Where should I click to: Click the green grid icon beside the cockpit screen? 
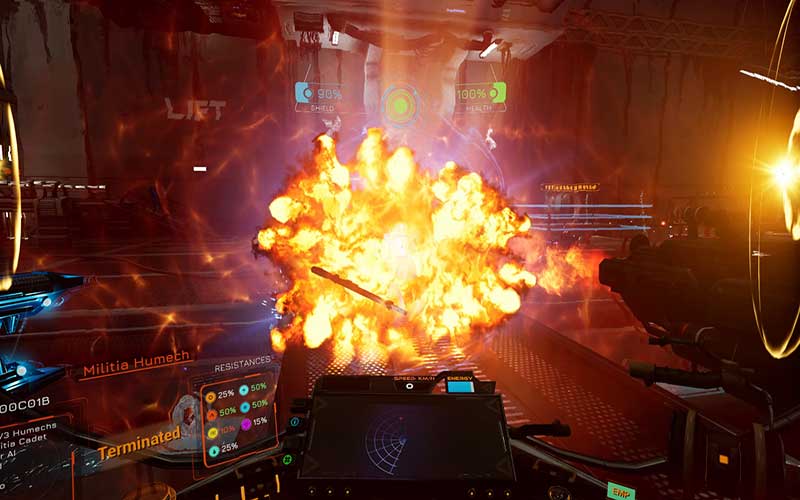coord(287,459)
